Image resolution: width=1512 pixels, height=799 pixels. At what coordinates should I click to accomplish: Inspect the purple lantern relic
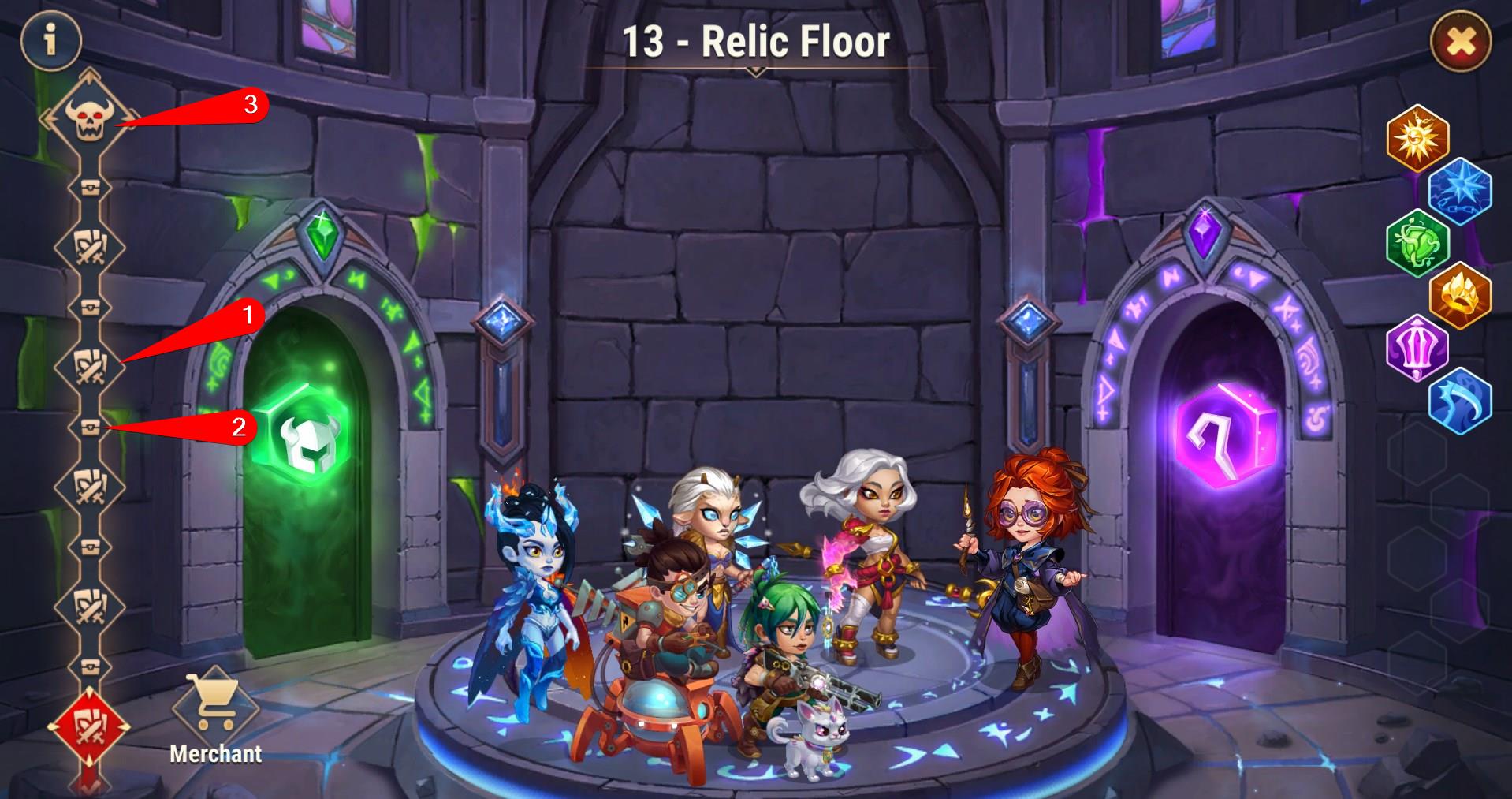tap(1417, 348)
